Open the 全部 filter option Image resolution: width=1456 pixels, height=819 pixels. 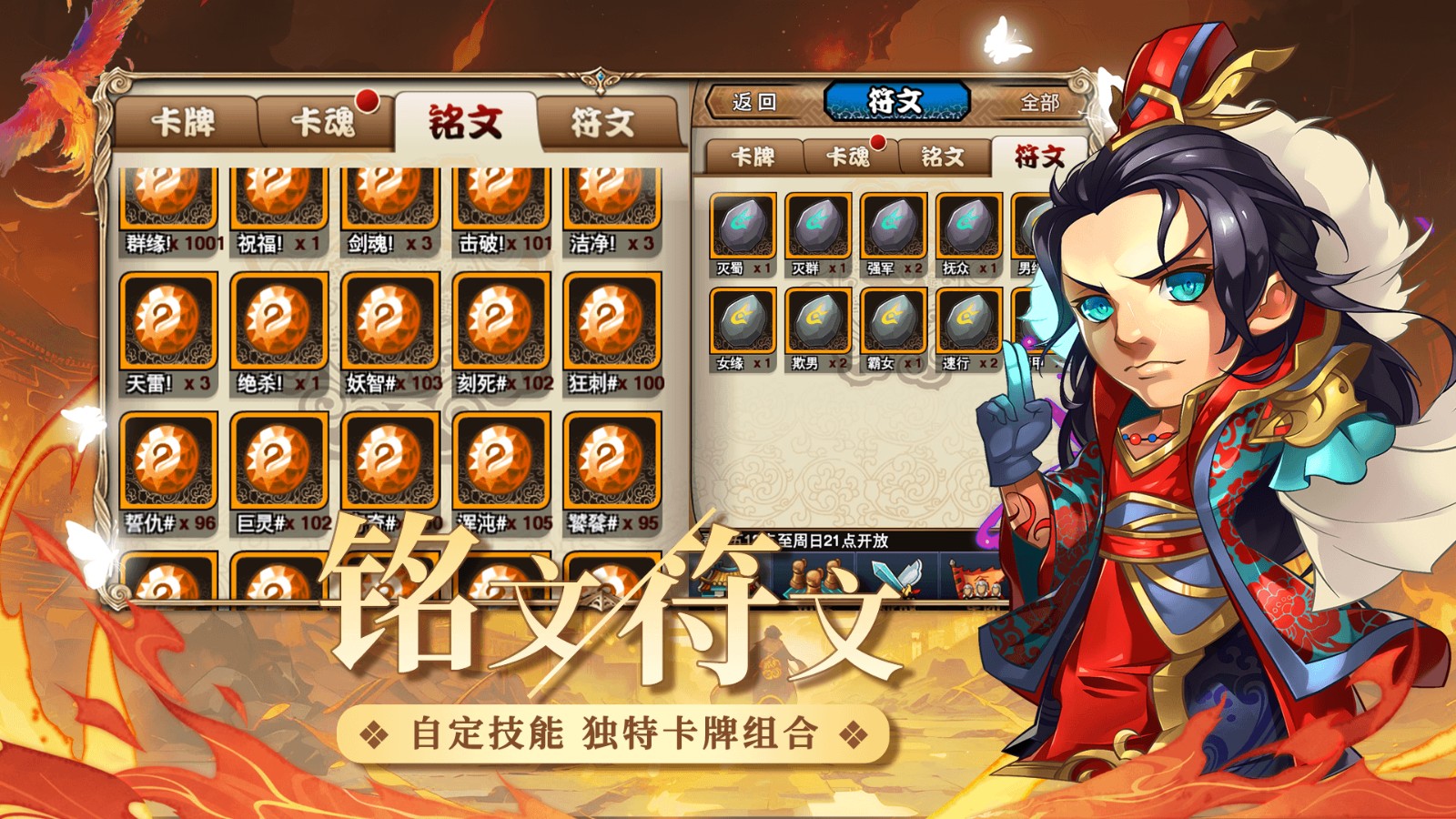1040,100
